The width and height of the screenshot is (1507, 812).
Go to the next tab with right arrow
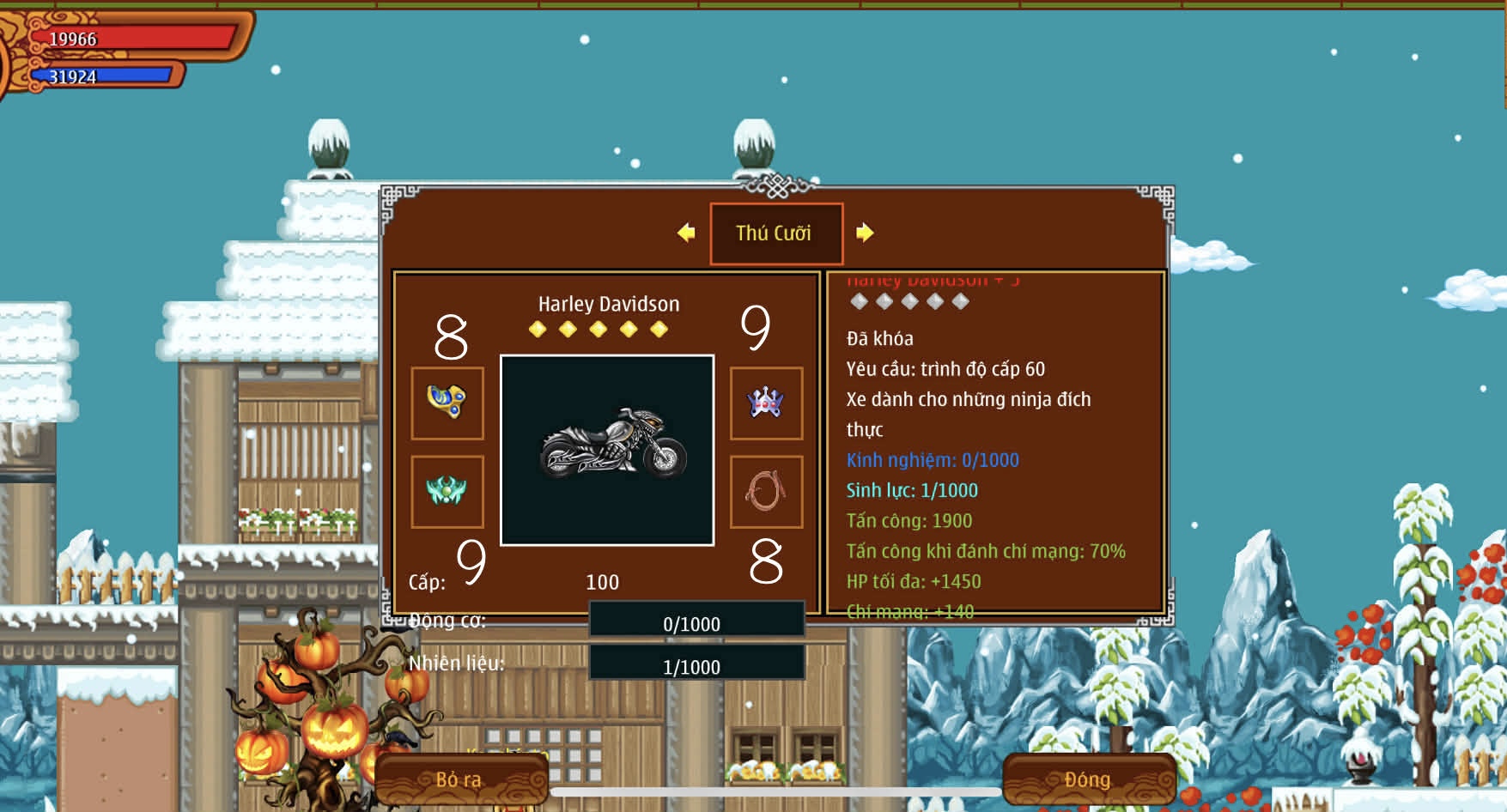coord(865,233)
